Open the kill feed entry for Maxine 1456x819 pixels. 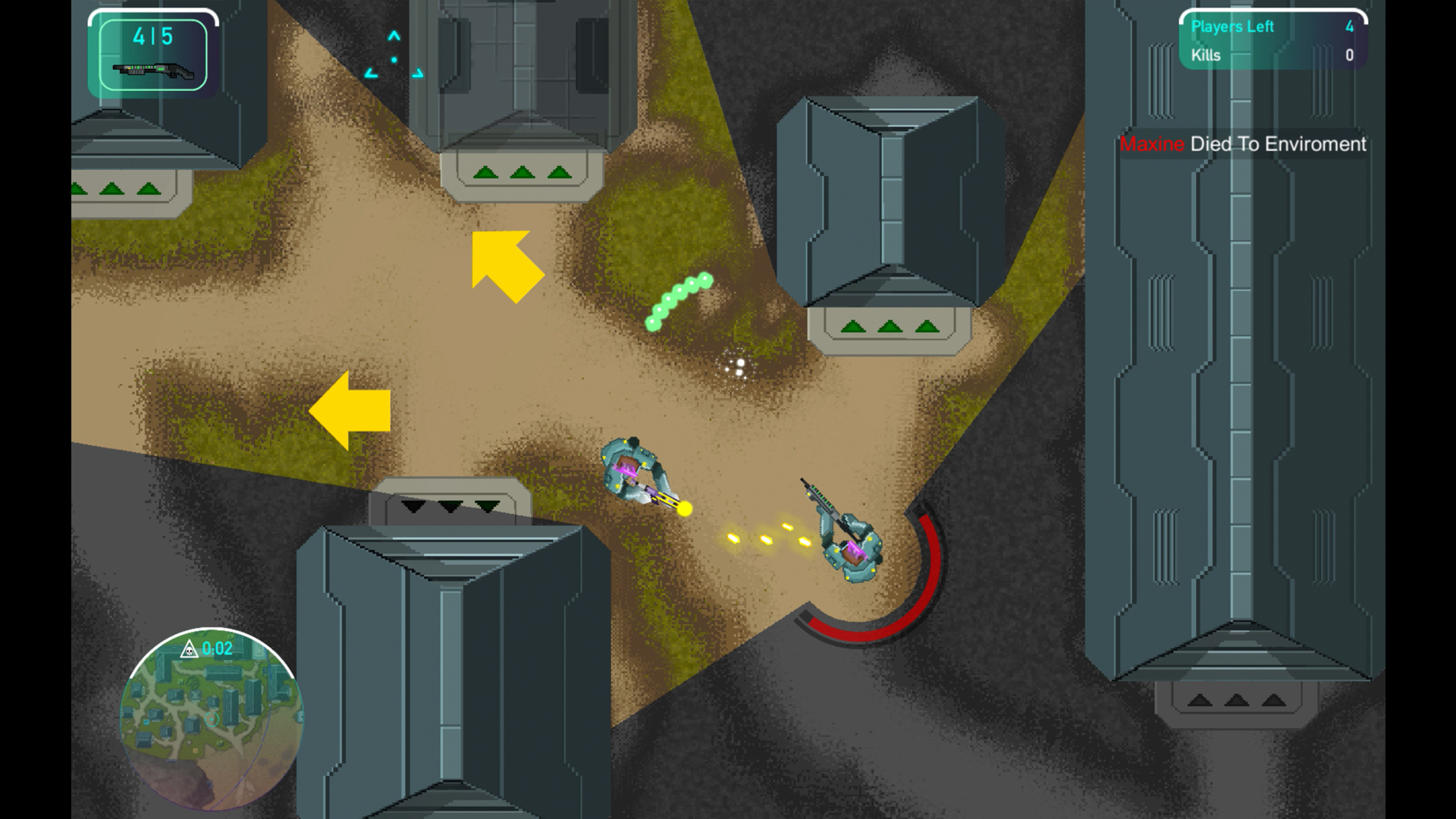coord(1241,144)
